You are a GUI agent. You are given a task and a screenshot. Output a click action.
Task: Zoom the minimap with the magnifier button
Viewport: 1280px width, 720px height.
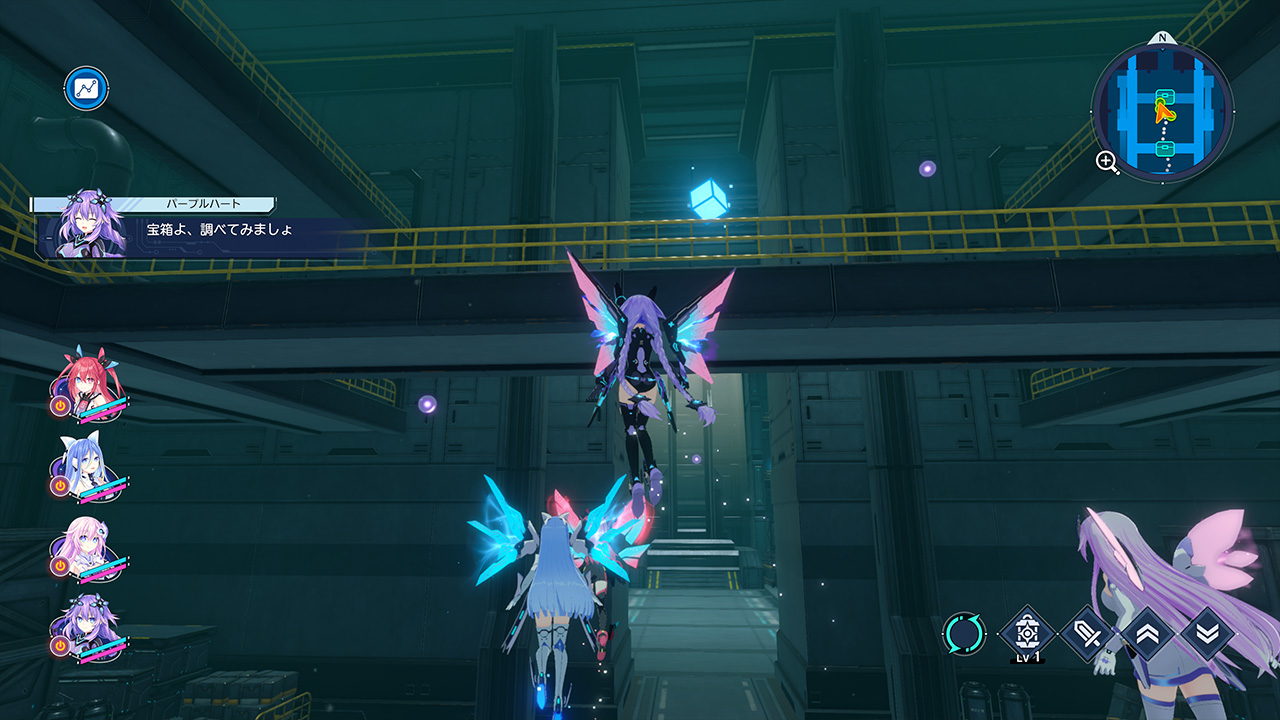tap(1108, 162)
